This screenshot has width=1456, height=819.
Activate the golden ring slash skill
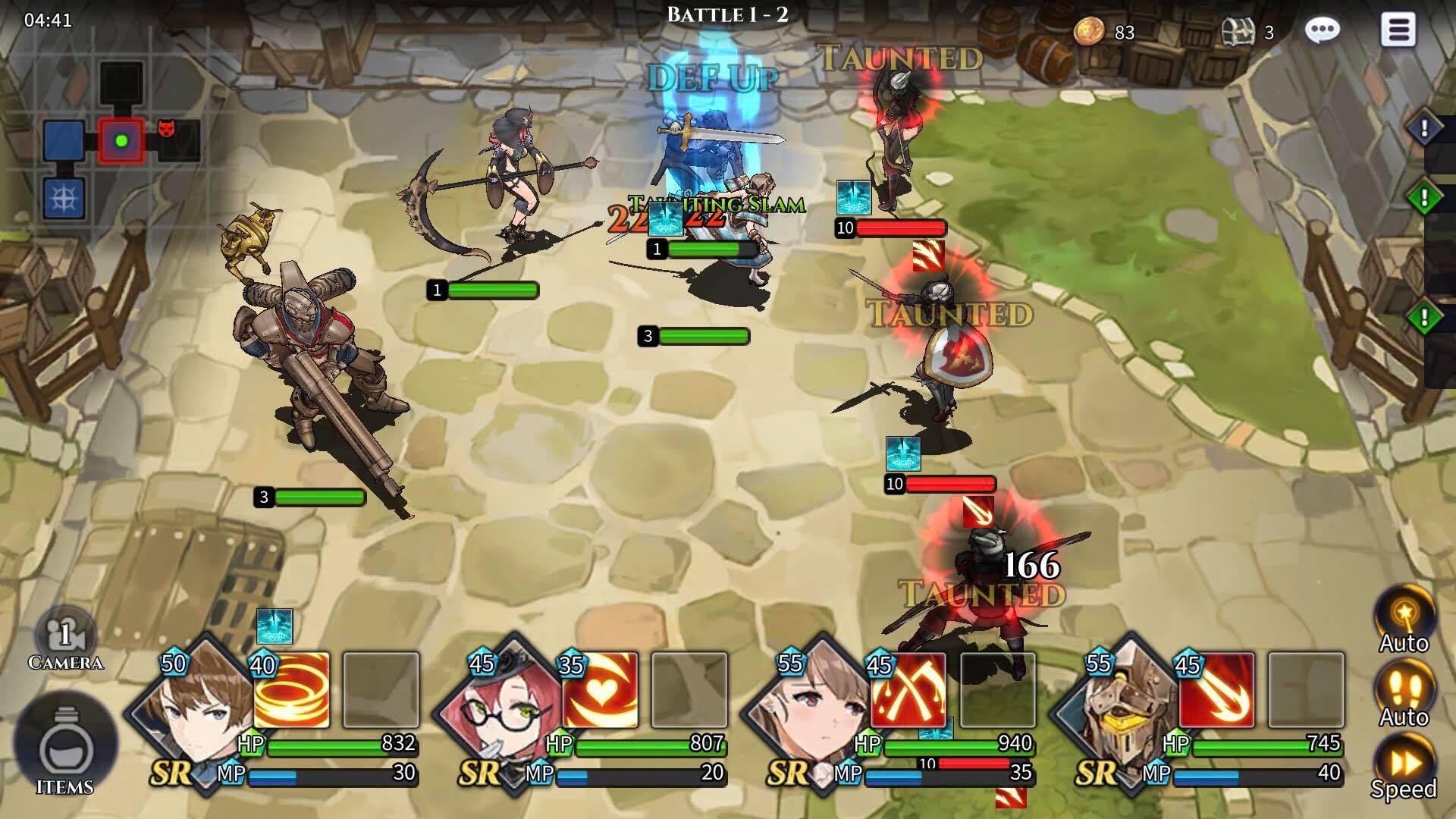[292, 690]
